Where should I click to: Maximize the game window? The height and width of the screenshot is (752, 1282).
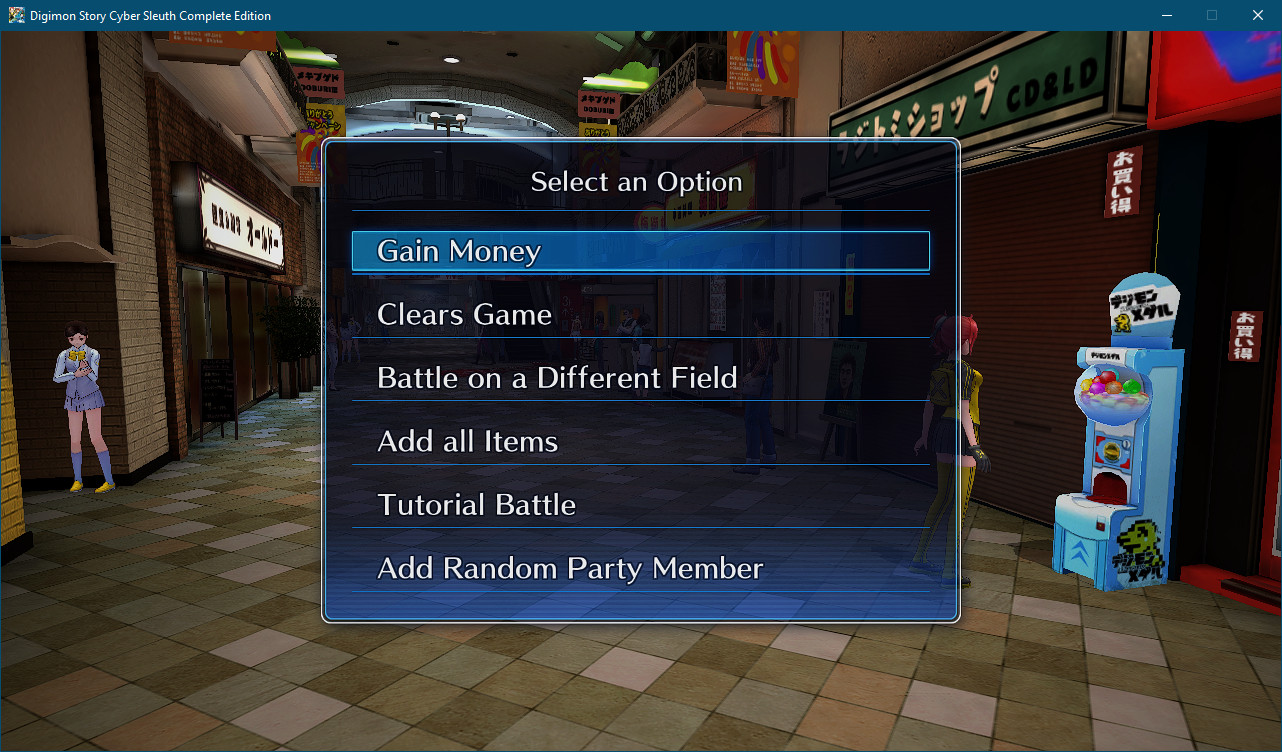click(x=1211, y=15)
